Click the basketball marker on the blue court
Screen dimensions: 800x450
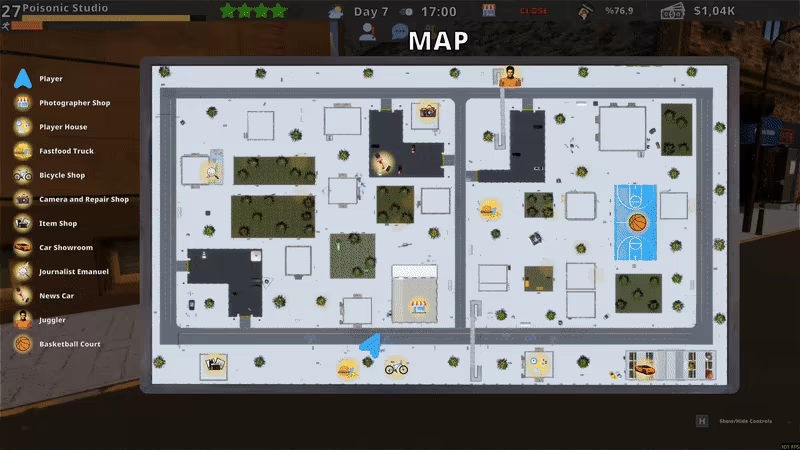click(x=637, y=222)
